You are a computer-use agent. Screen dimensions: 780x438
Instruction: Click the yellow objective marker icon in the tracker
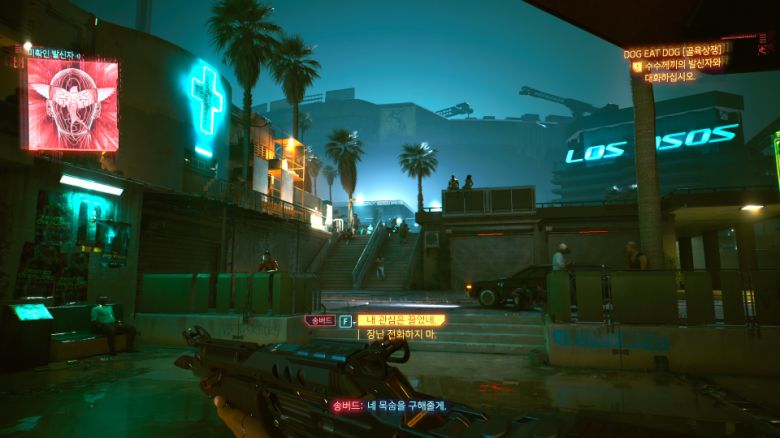click(x=636, y=67)
